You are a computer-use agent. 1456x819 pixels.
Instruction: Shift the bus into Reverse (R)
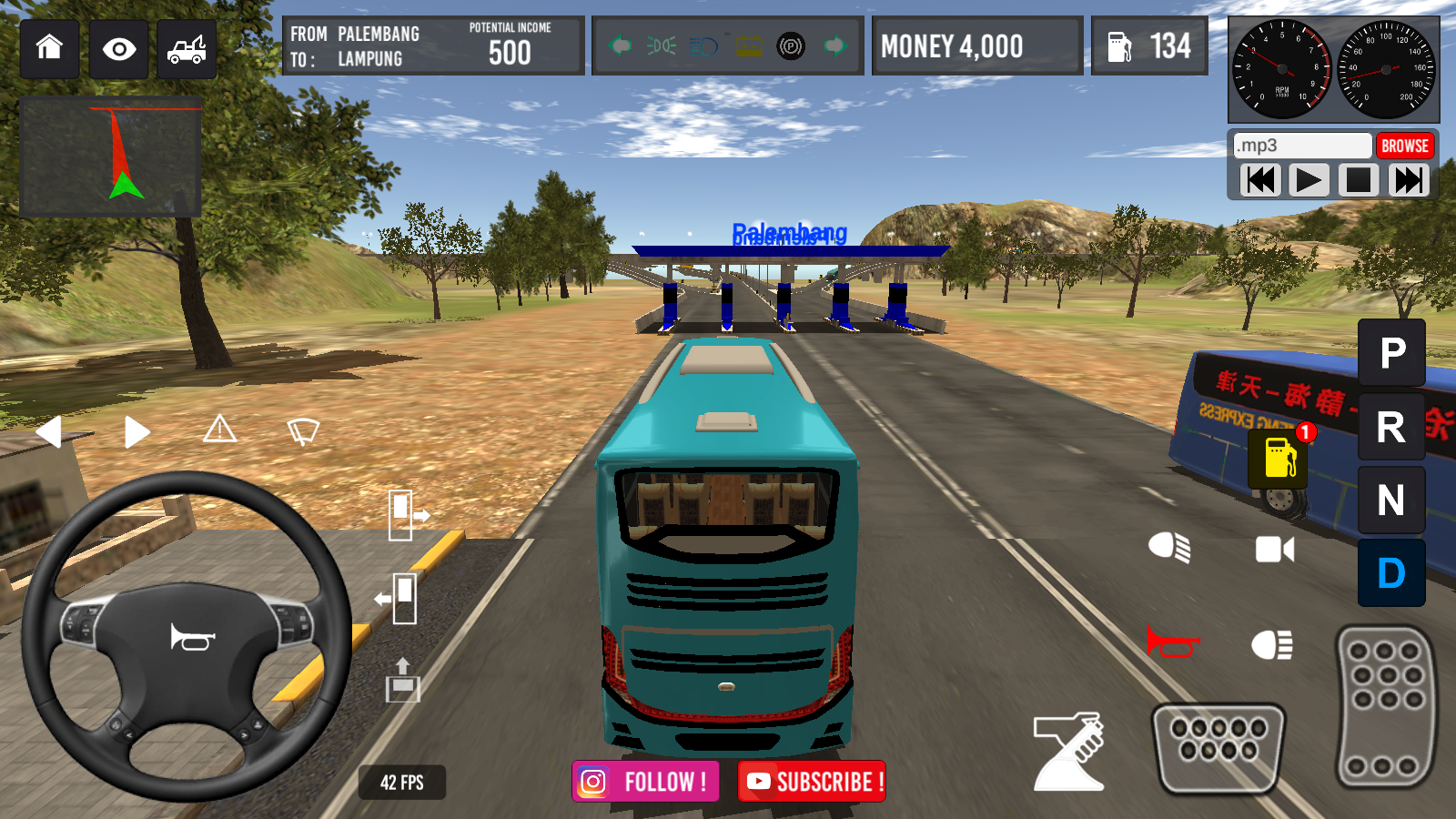1390,426
